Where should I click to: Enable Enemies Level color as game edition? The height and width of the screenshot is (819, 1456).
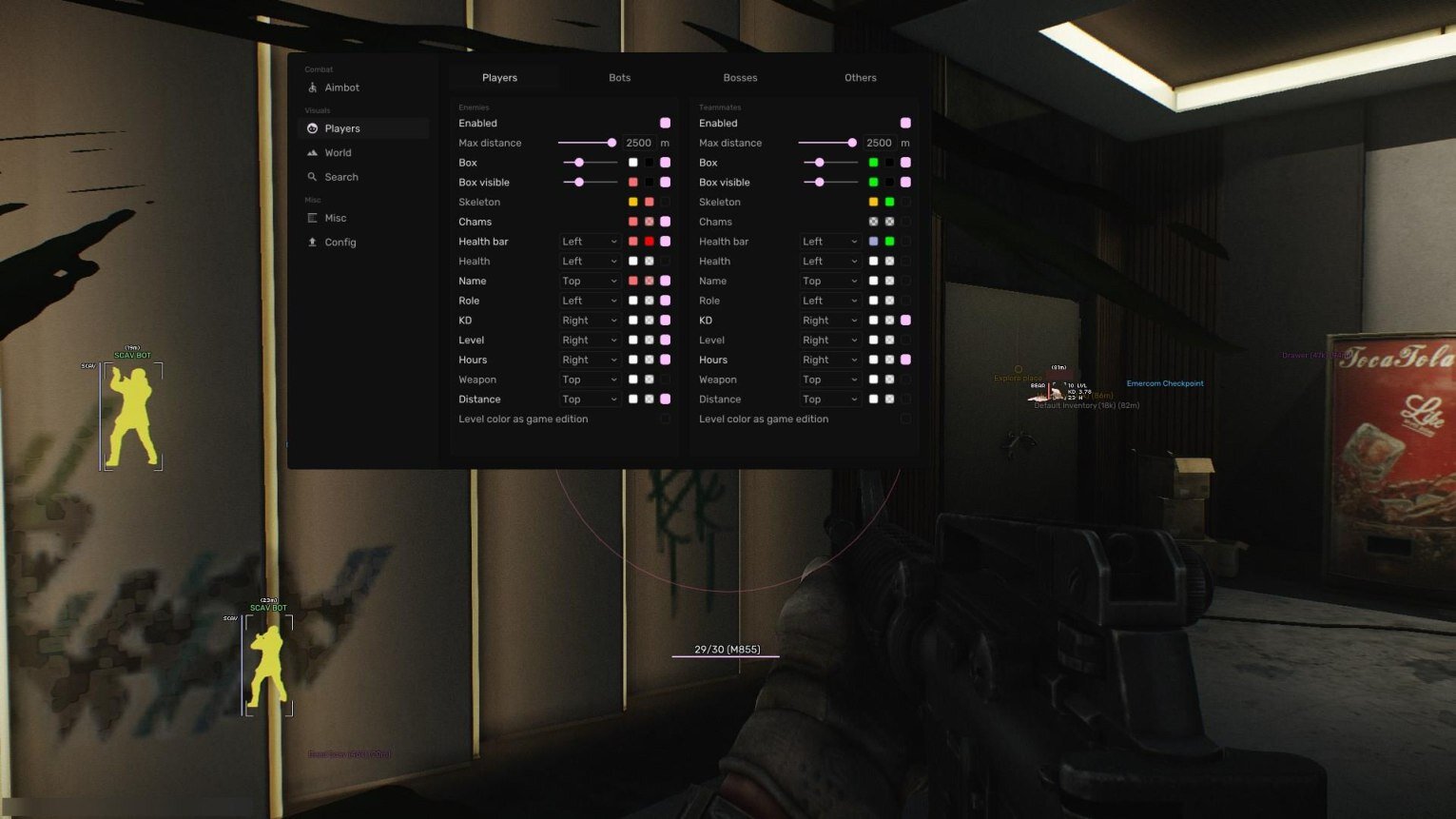pos(665,419)
